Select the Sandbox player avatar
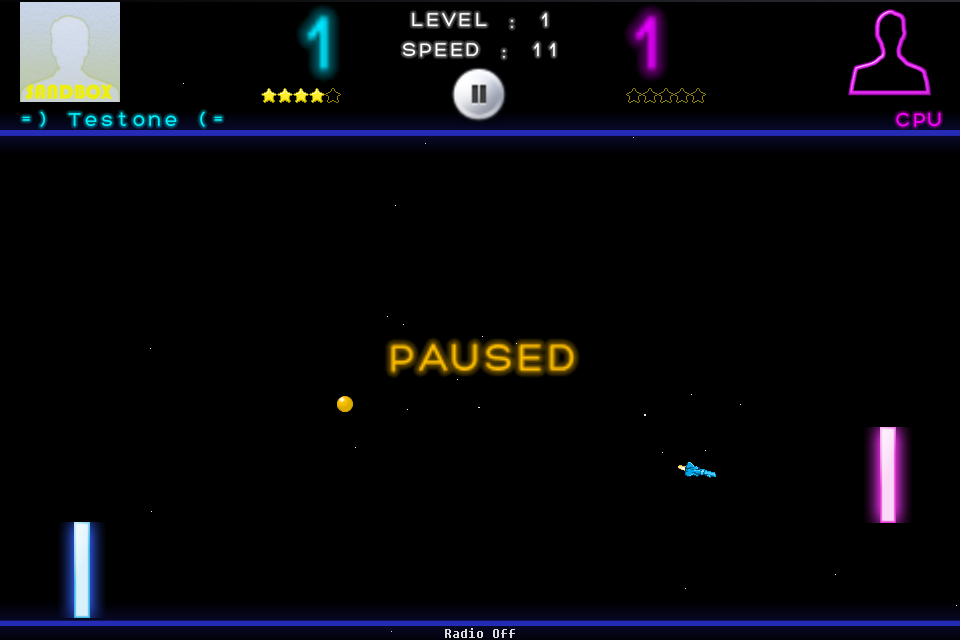Image resolution: width=960 pixels, height=640 pixels. (70, 52)
